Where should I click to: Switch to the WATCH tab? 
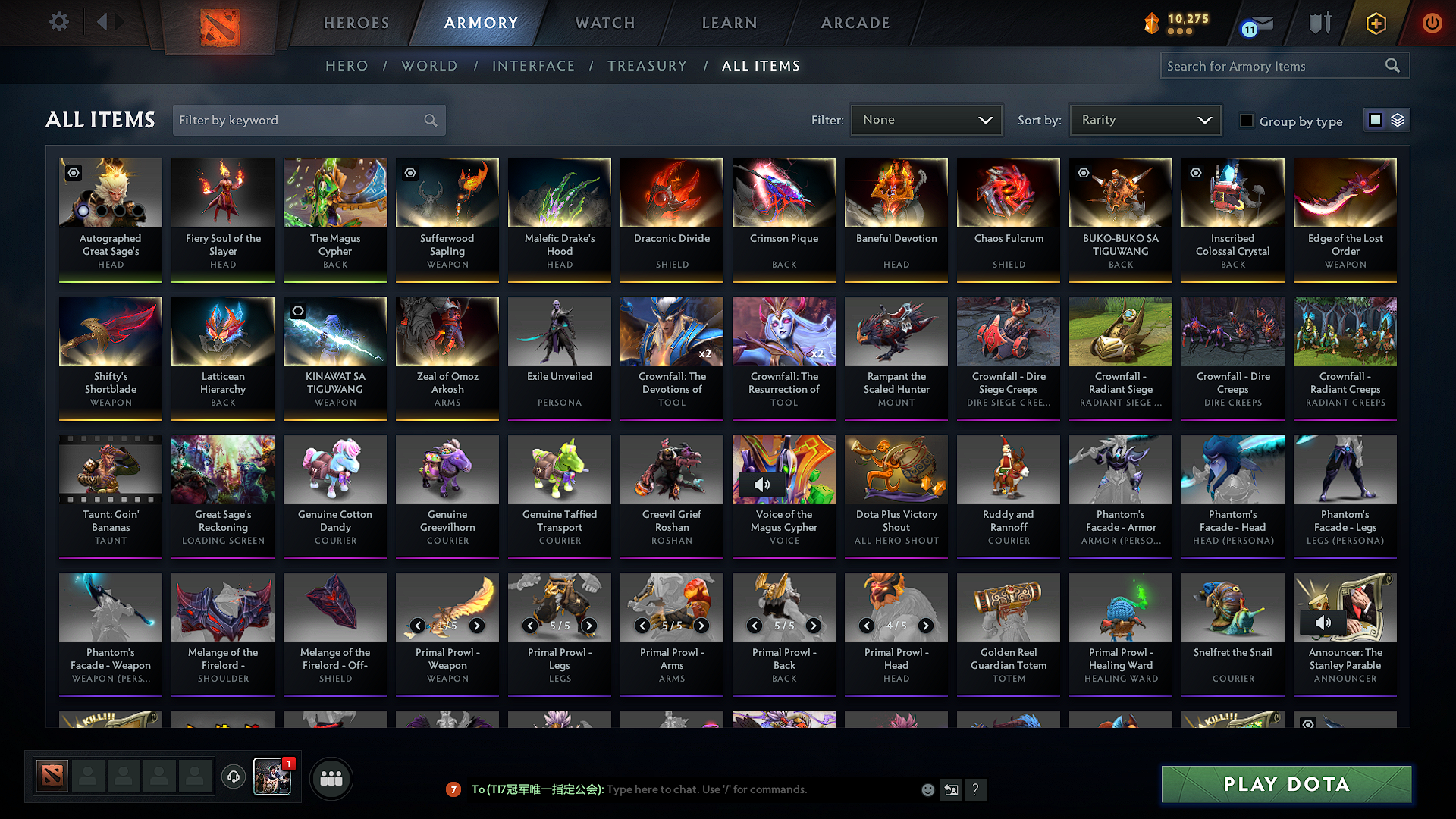(x=604, y=23)
